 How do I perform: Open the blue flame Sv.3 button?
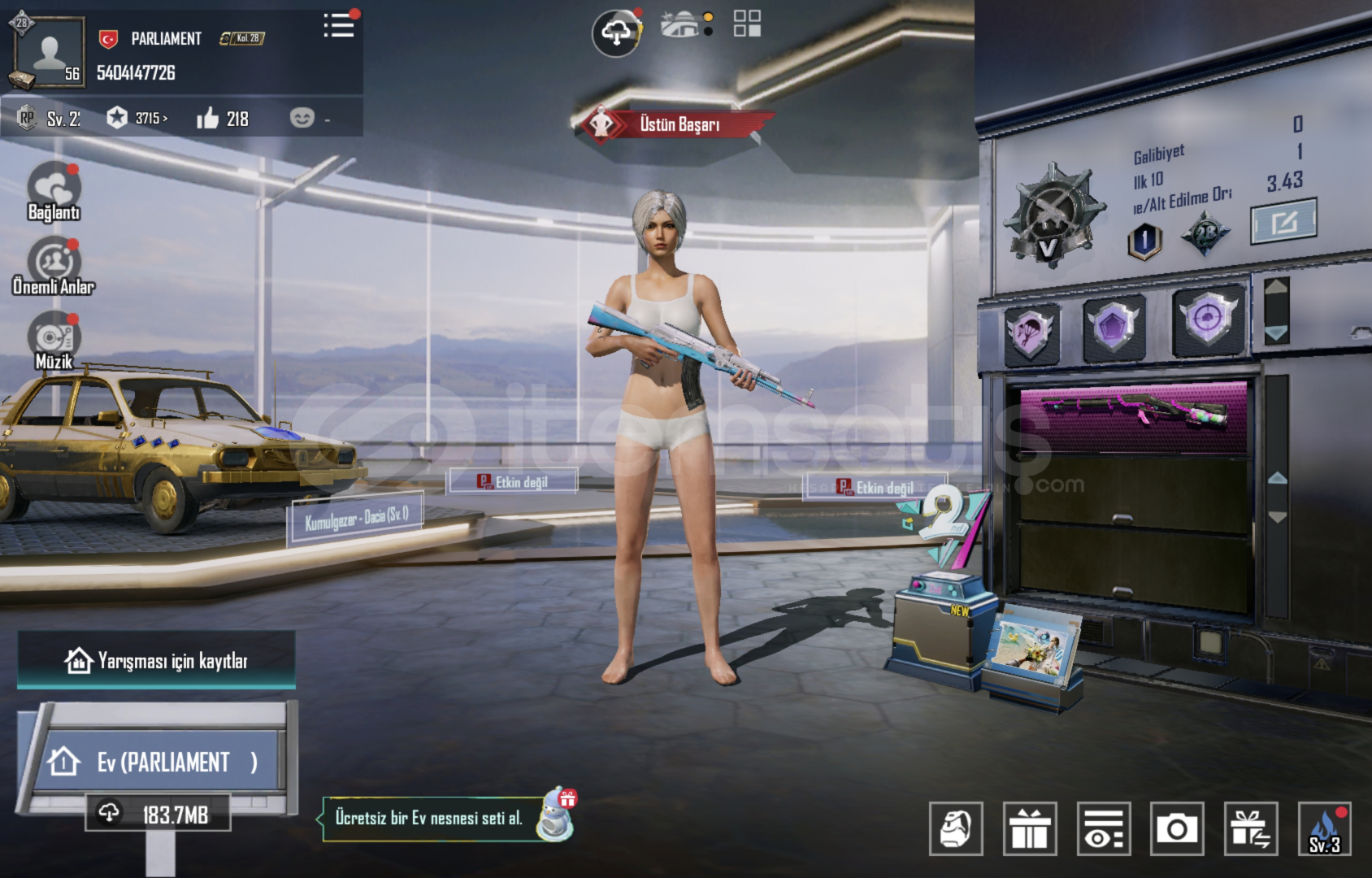[x=1324, y=829]
